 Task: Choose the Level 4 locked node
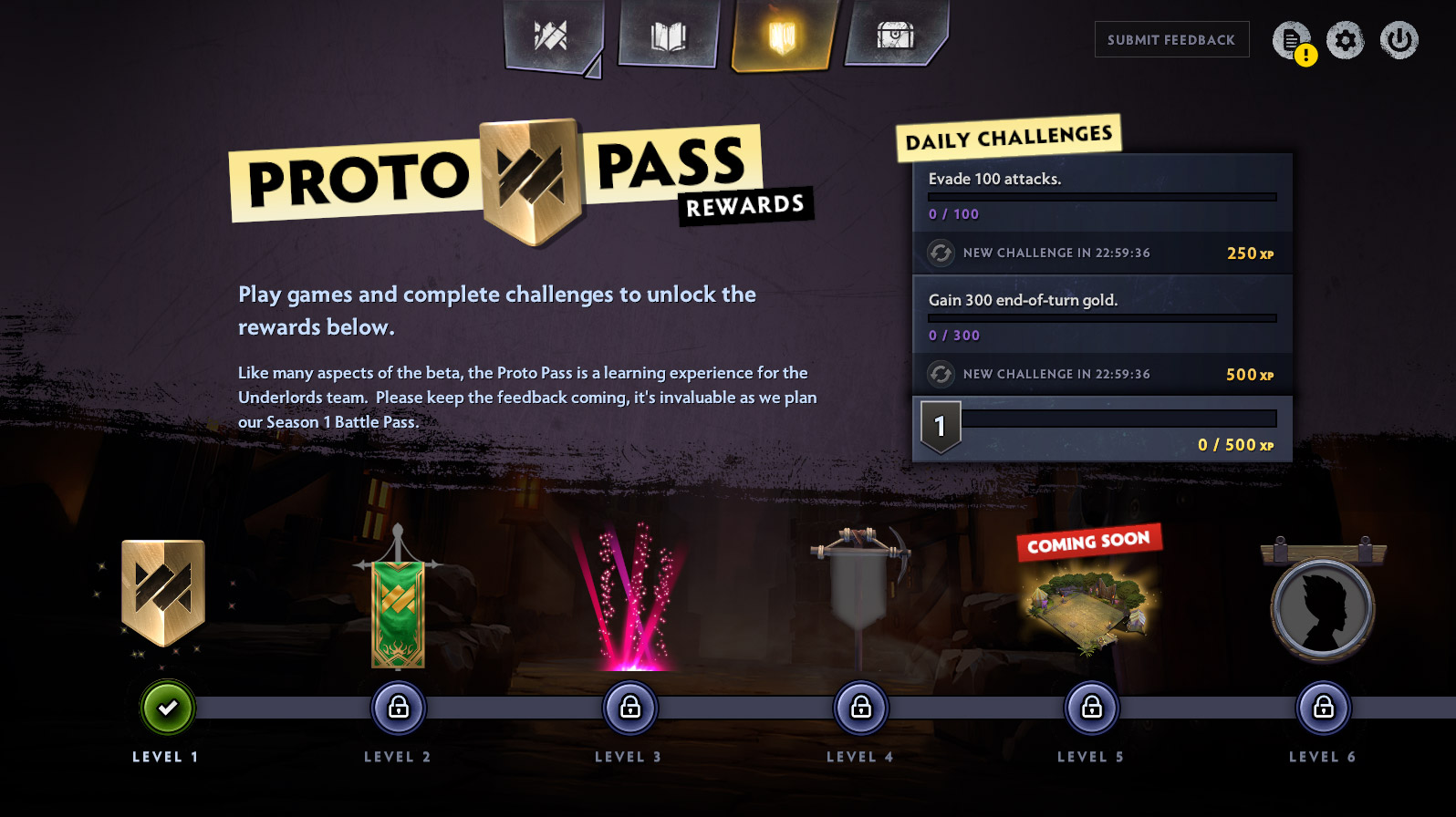(861, 708)
